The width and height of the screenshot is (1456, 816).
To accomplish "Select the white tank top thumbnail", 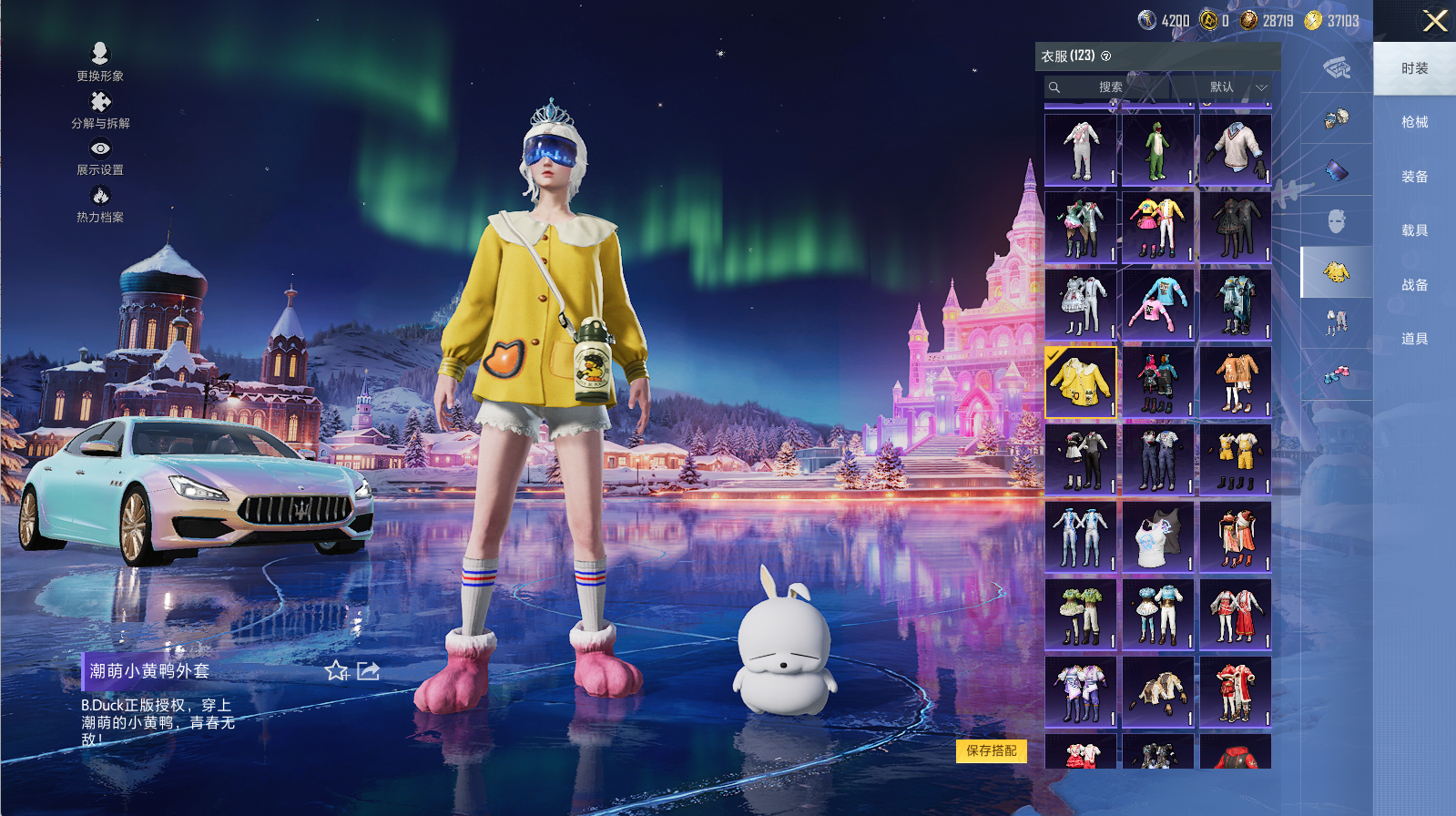I will (1158, 536).
